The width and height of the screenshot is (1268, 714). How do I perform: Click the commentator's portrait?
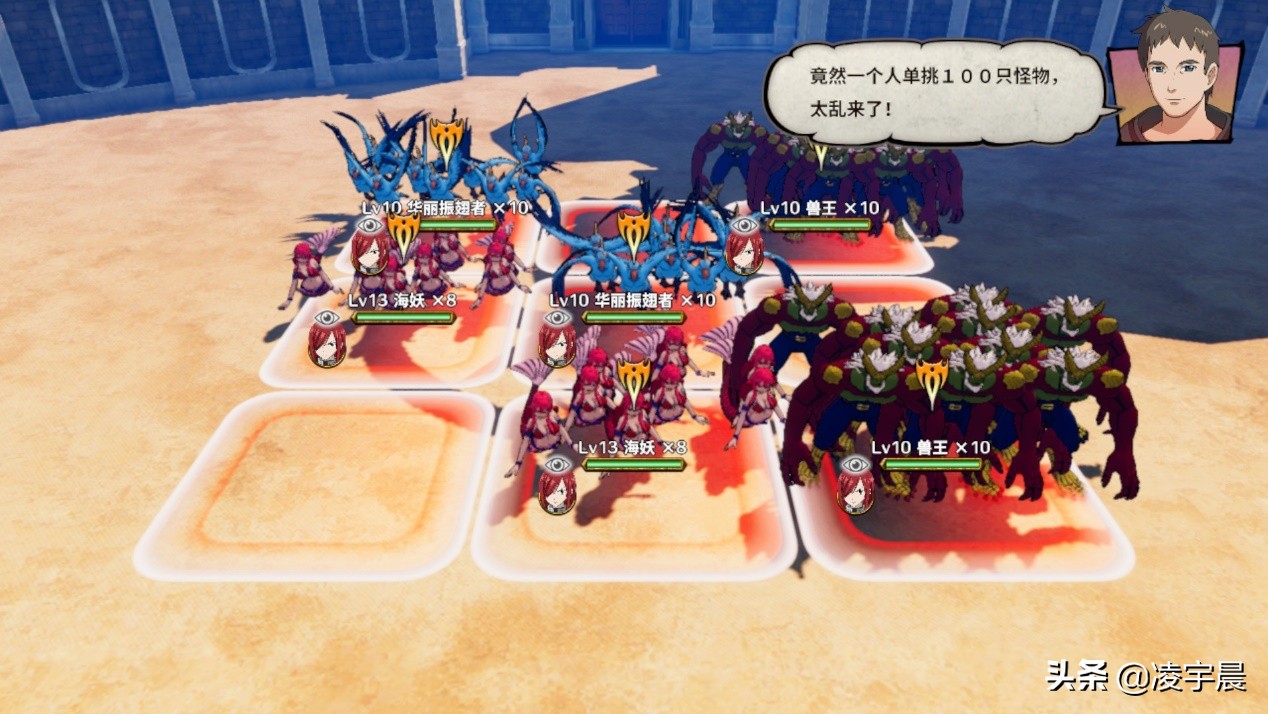coord(1177,78)
